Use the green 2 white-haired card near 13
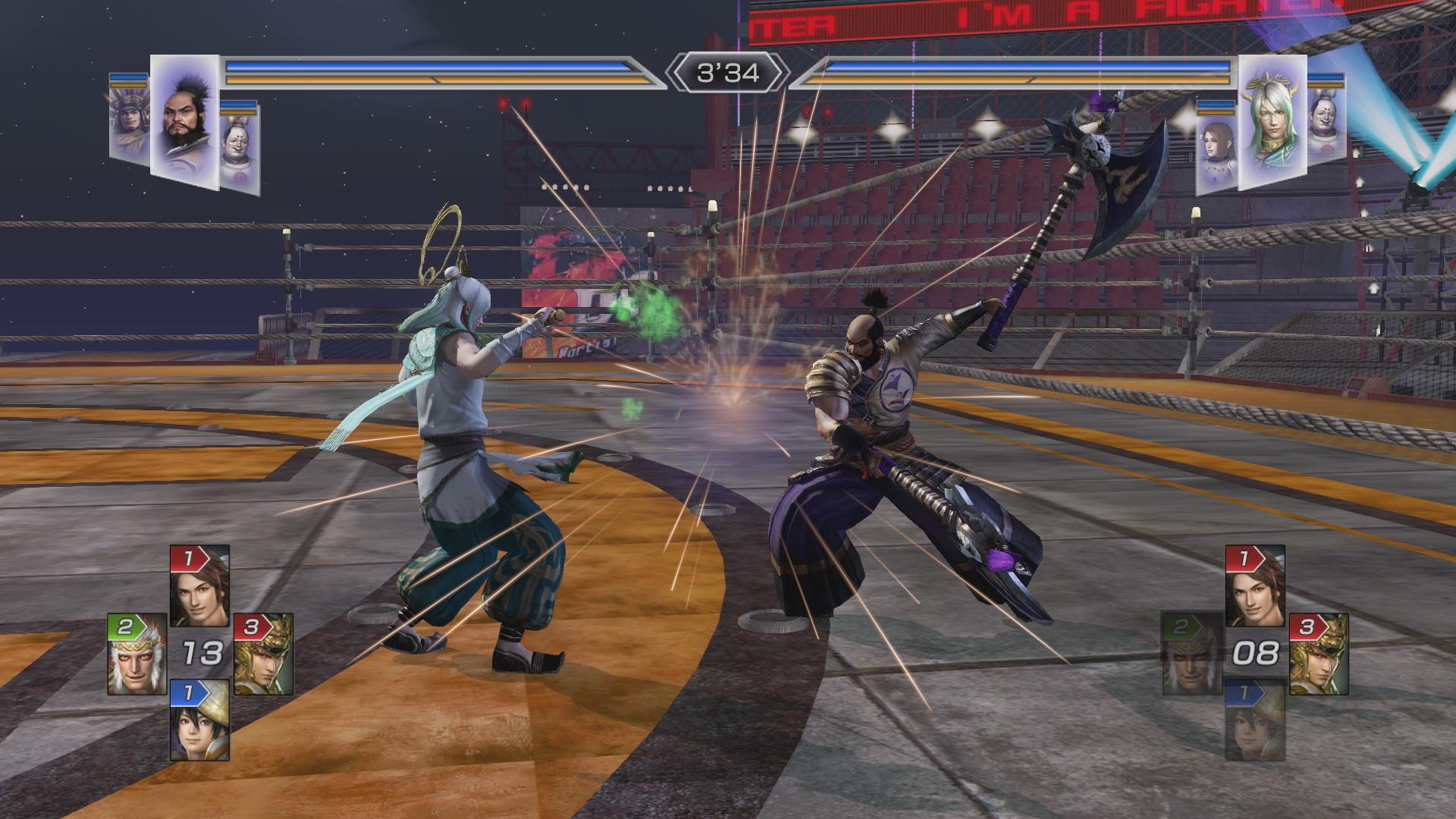Image resolution: width=1456 pixels, height=819 pixels. tap(136, 654)
